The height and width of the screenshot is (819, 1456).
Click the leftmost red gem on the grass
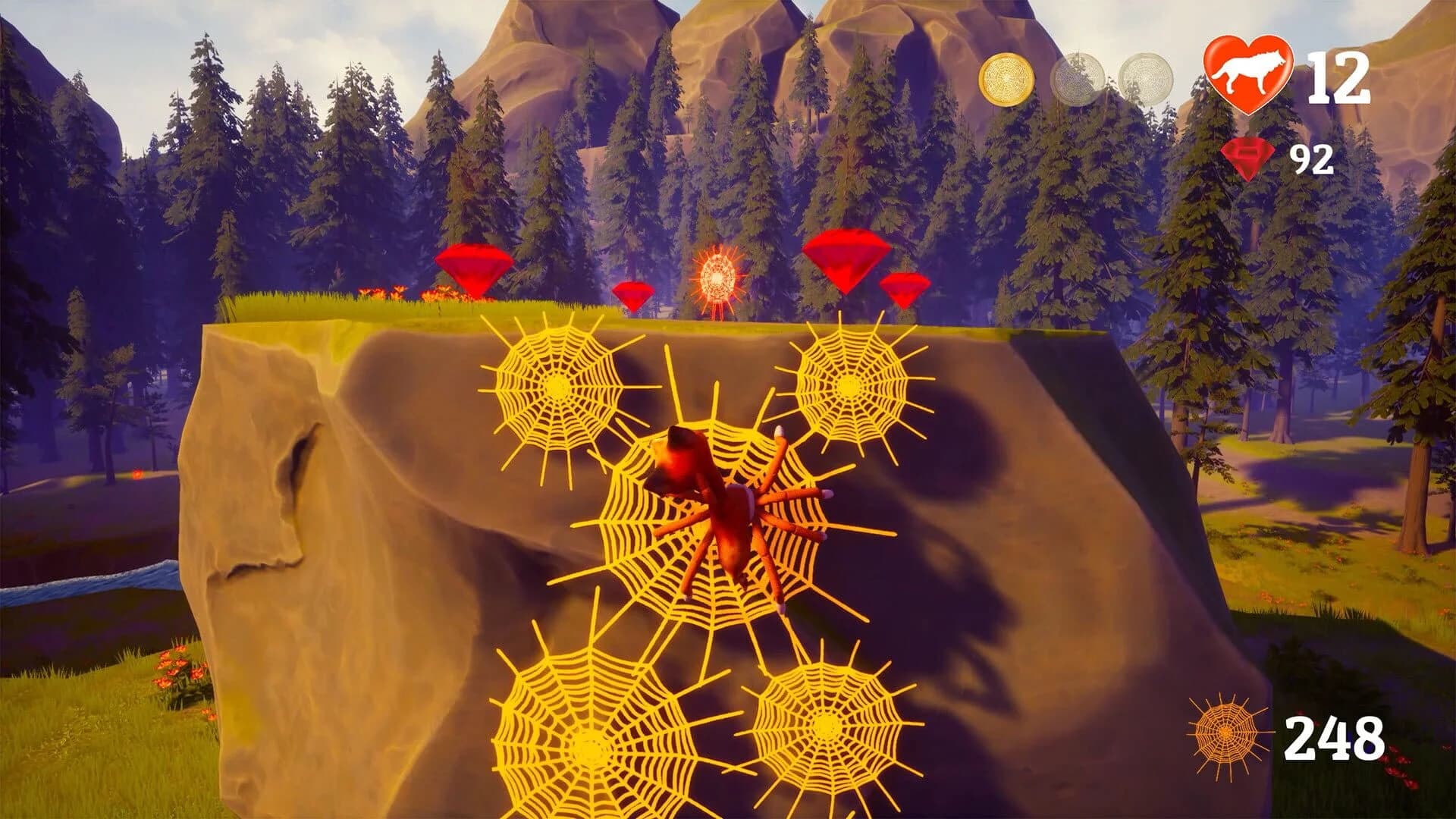[474, 269]
